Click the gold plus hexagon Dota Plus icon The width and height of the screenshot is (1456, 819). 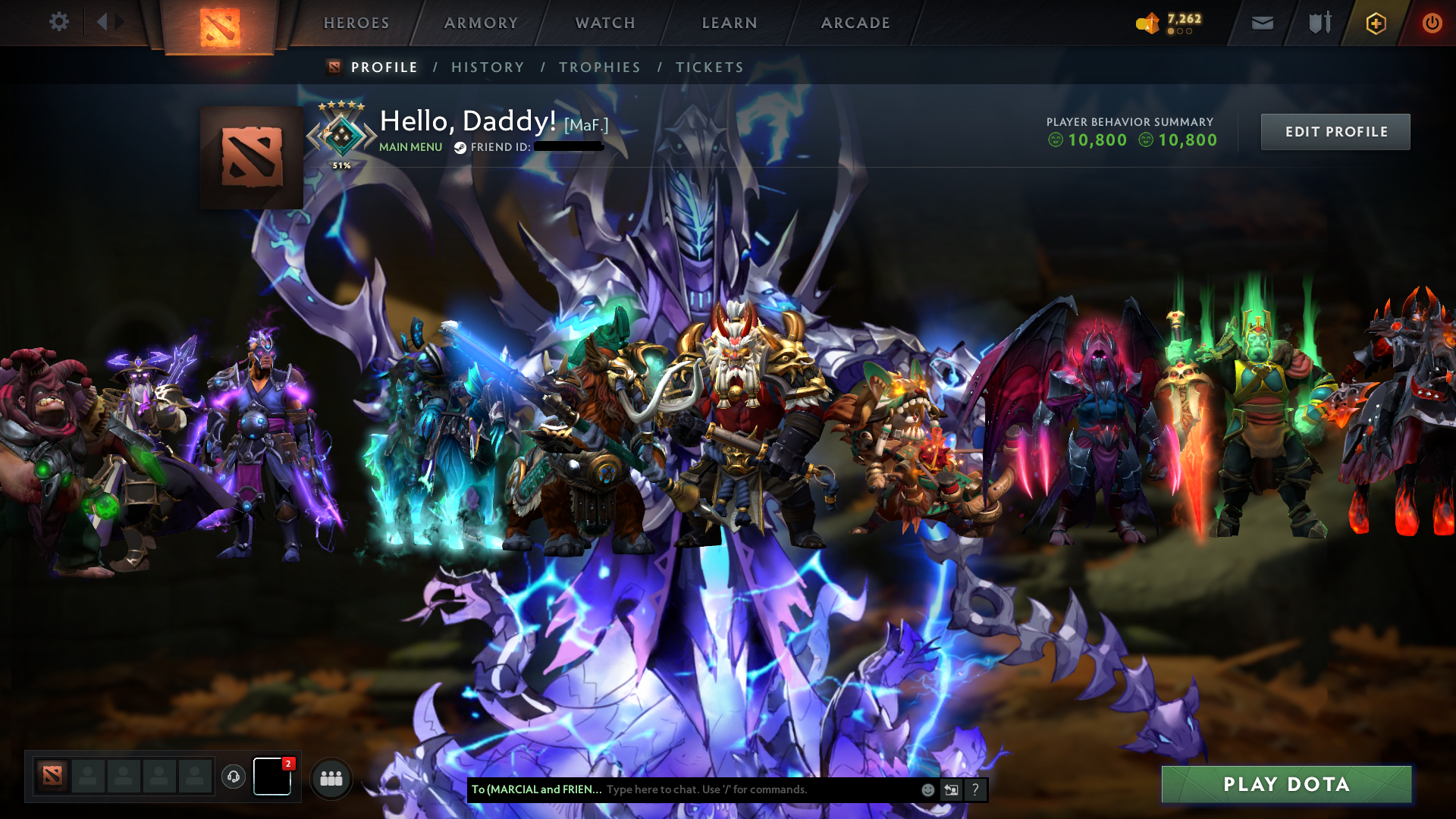(1375, 23)
